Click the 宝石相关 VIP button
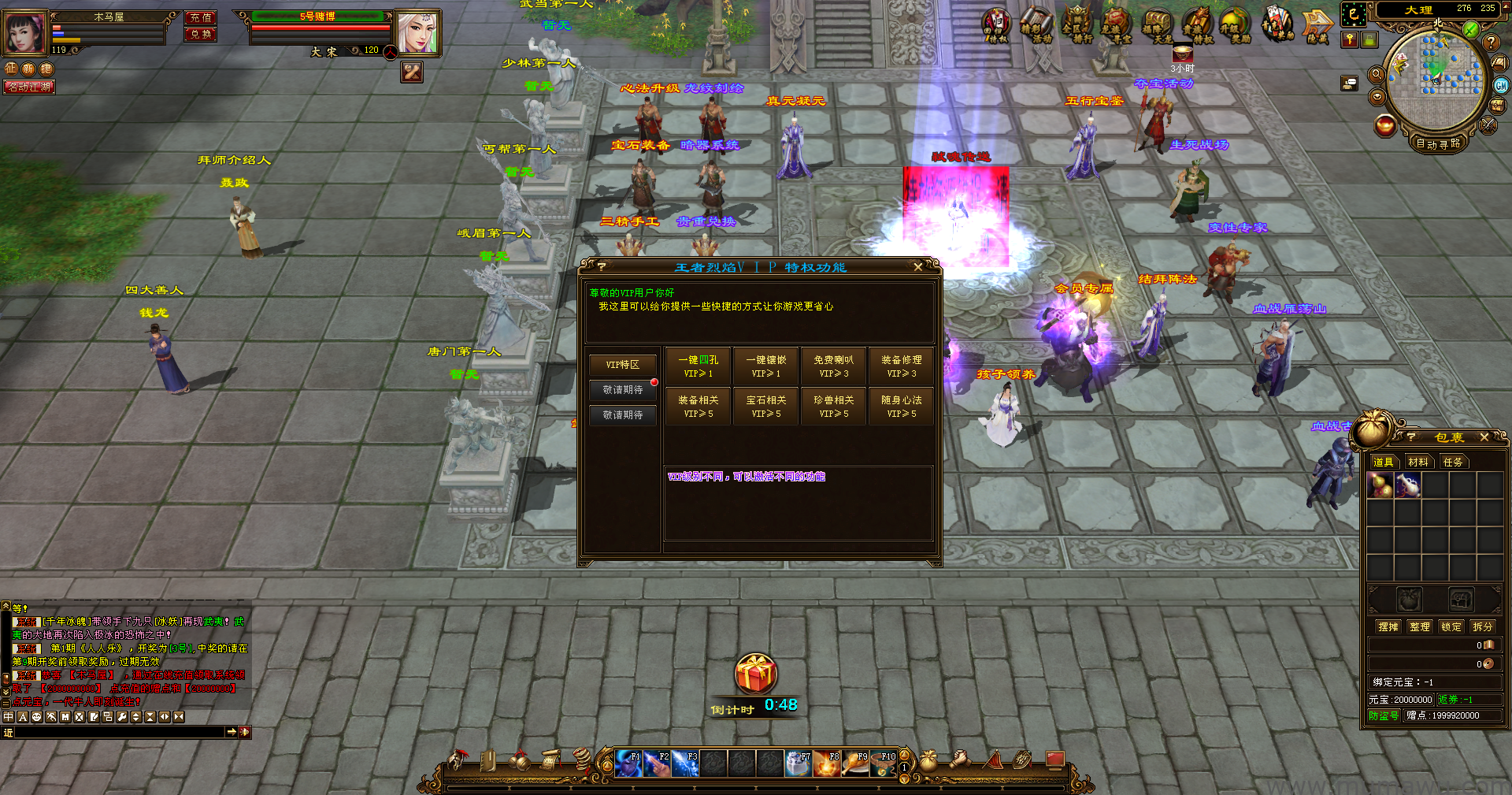The width and height of the screenshot is (1512, 795). (x=765, y=407)
